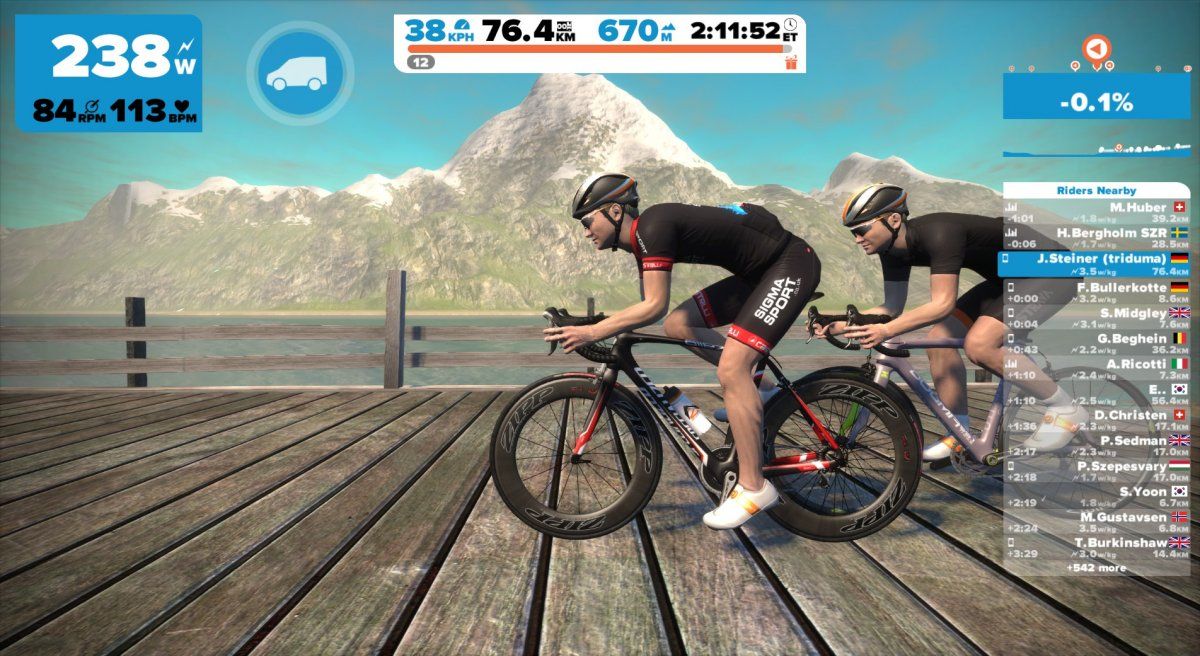This screenshot has height=656, width=1200.
Task: Pick M.Gustavsen from the rider list
Action: [x=1097, y=521]
